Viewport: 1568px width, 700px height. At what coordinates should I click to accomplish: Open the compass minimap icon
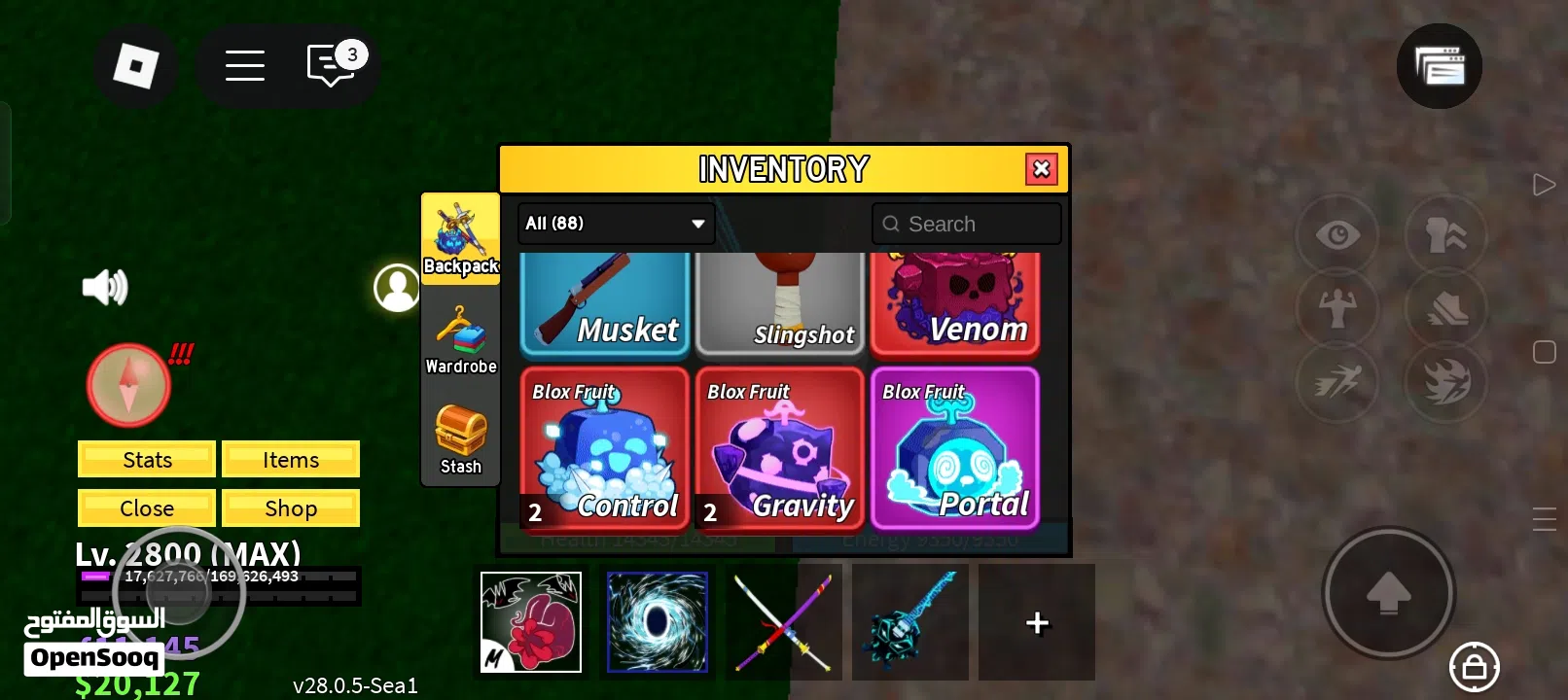[127, 384]
